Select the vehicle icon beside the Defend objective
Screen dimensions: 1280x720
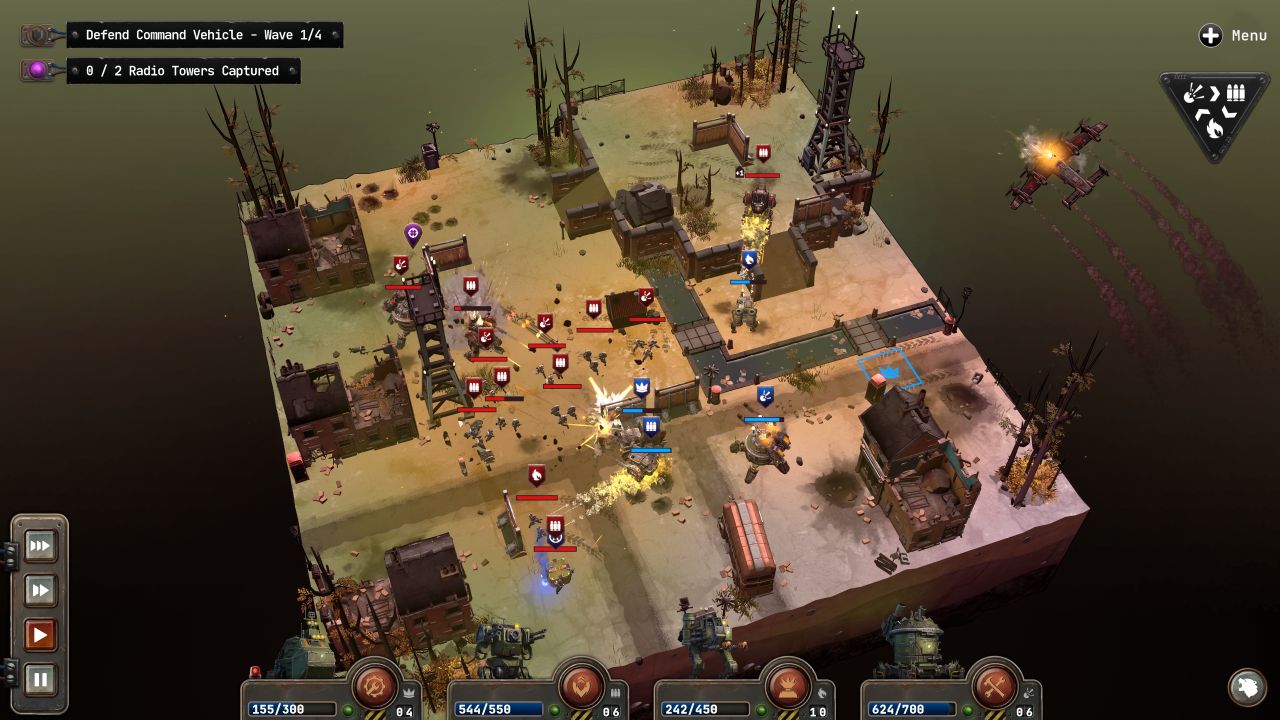[x=35, y=34]
